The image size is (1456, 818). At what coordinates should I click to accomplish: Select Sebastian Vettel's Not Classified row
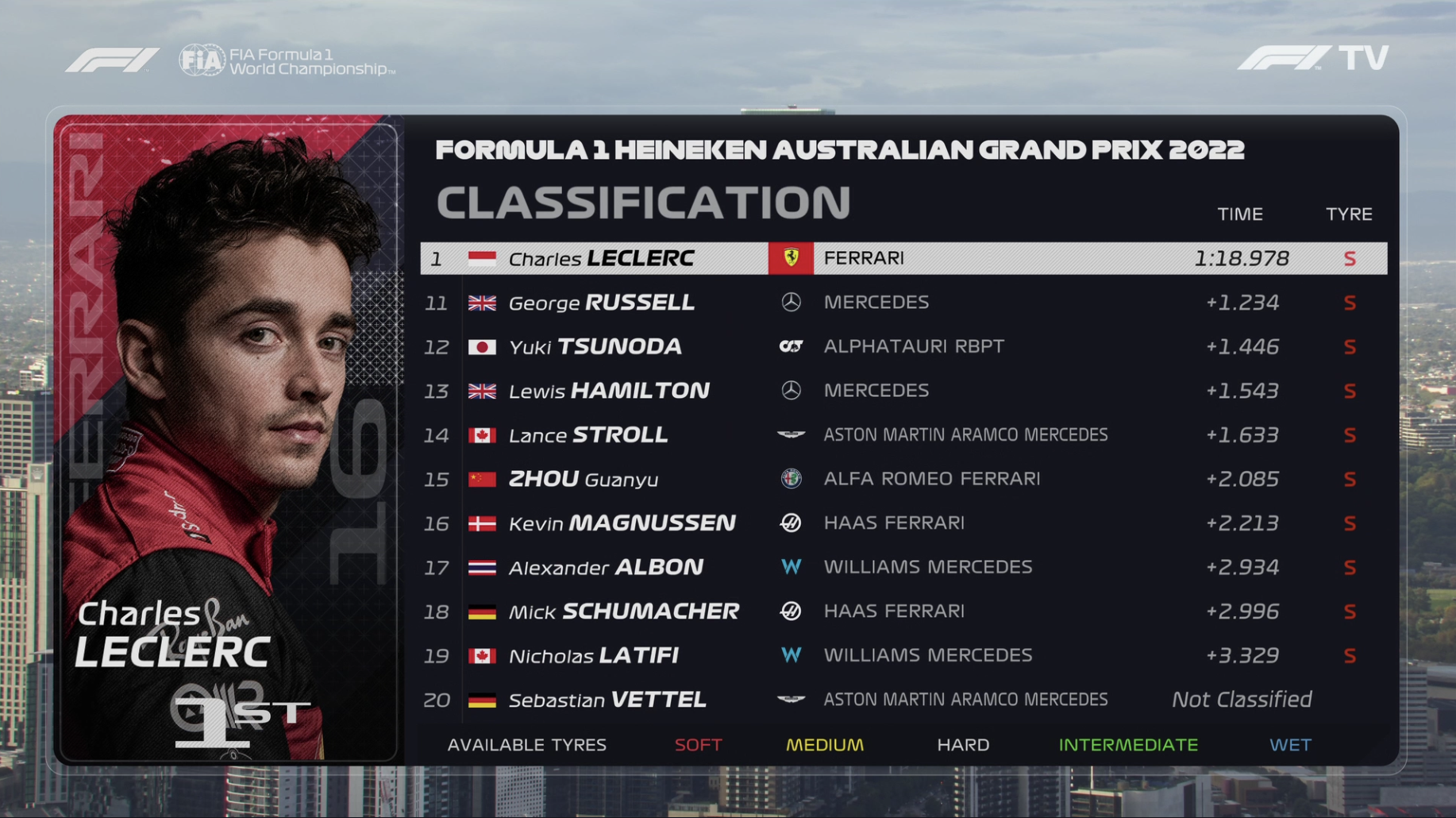coord(903,700)
